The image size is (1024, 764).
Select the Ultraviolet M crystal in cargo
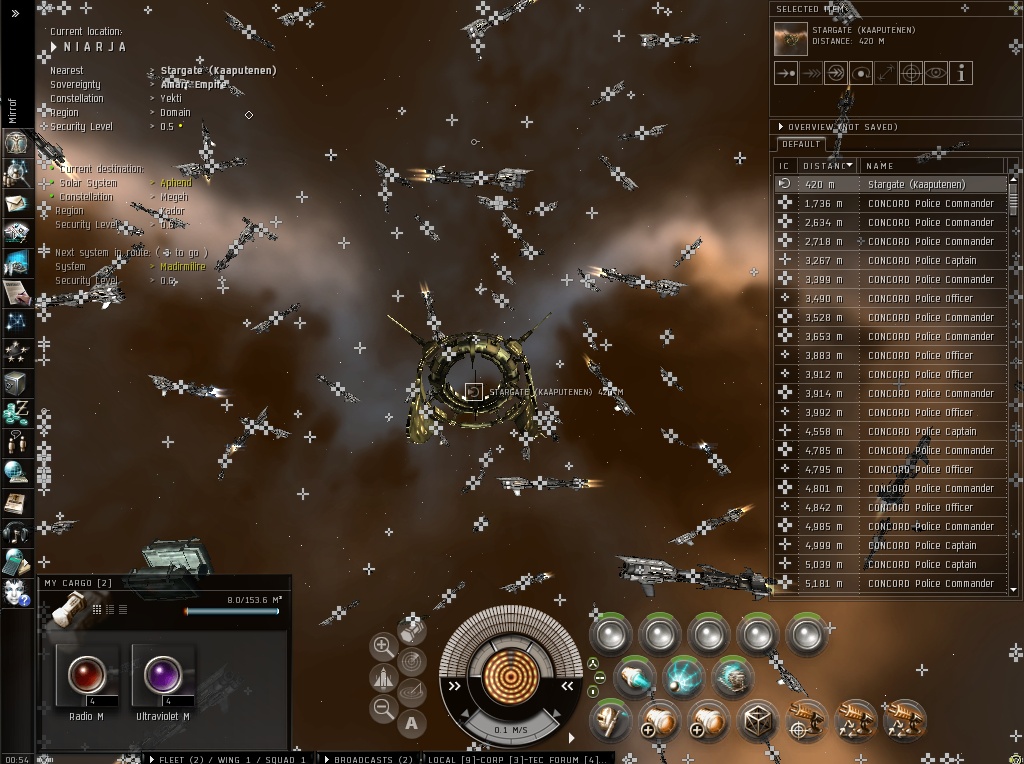tap(163, 675)
